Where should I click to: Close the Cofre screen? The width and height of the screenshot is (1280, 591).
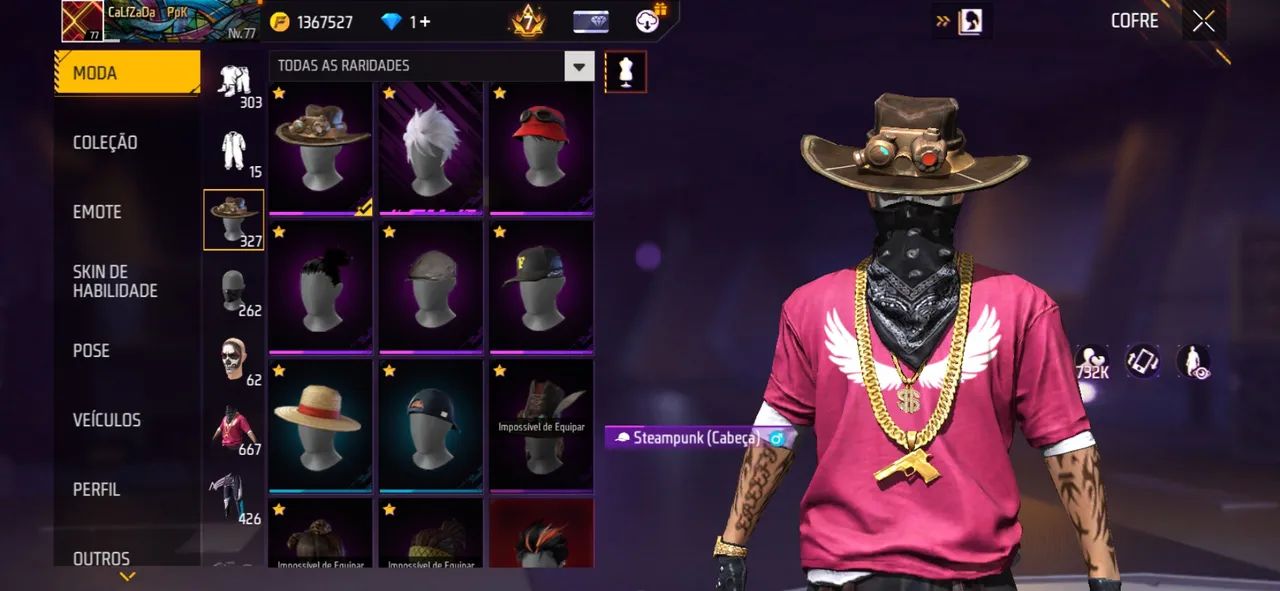pyautogui.click(x=1204, y=21)
